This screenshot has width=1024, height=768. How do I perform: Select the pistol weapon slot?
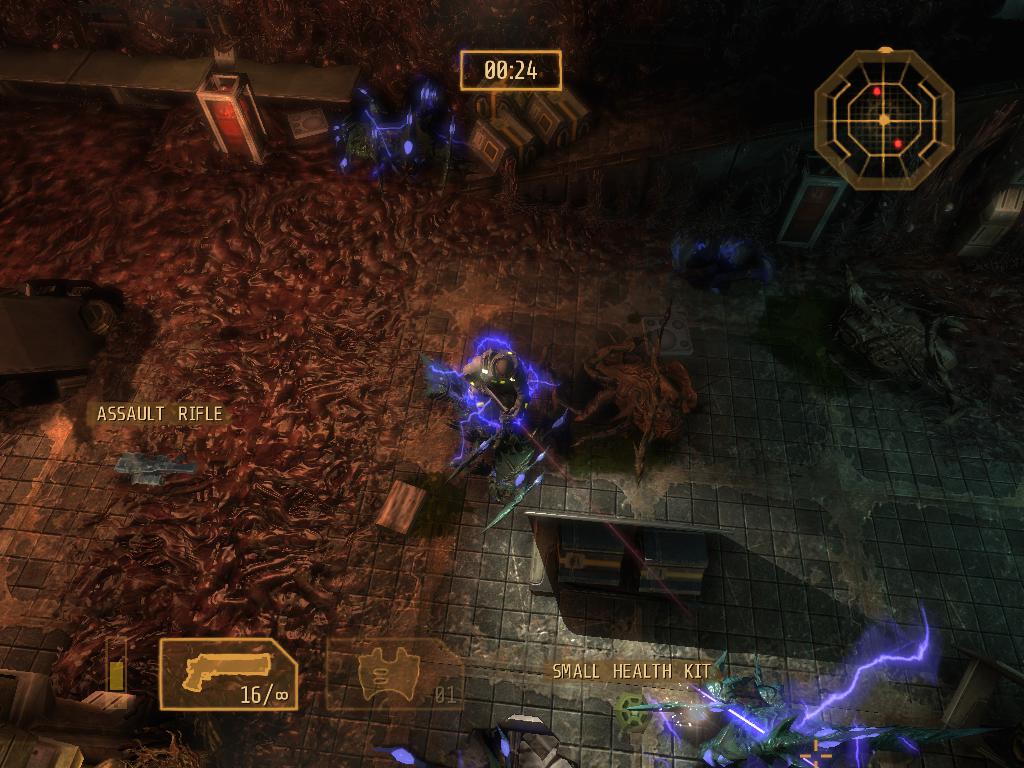[228, 674]
